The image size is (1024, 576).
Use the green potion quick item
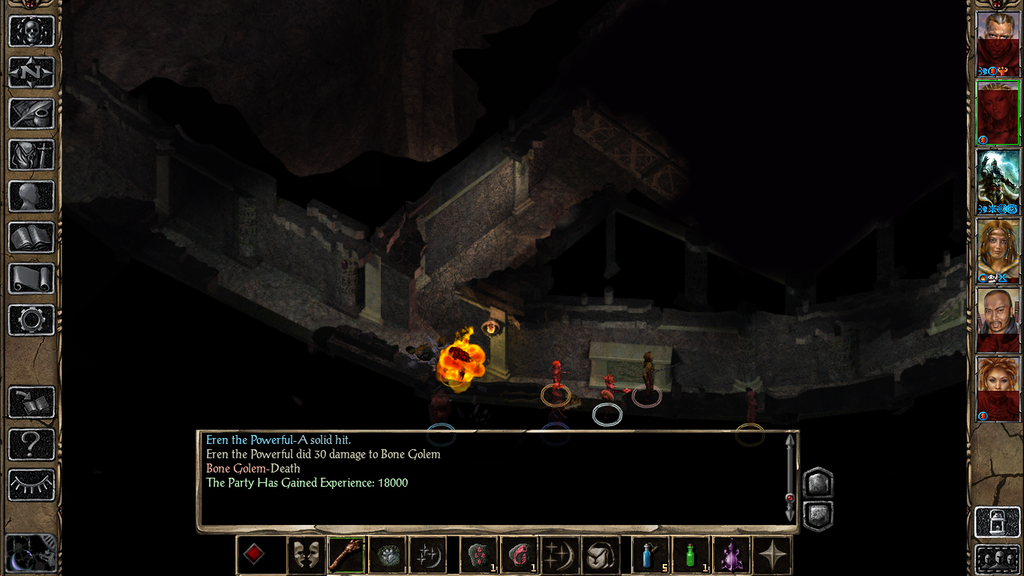click(691, 555)
